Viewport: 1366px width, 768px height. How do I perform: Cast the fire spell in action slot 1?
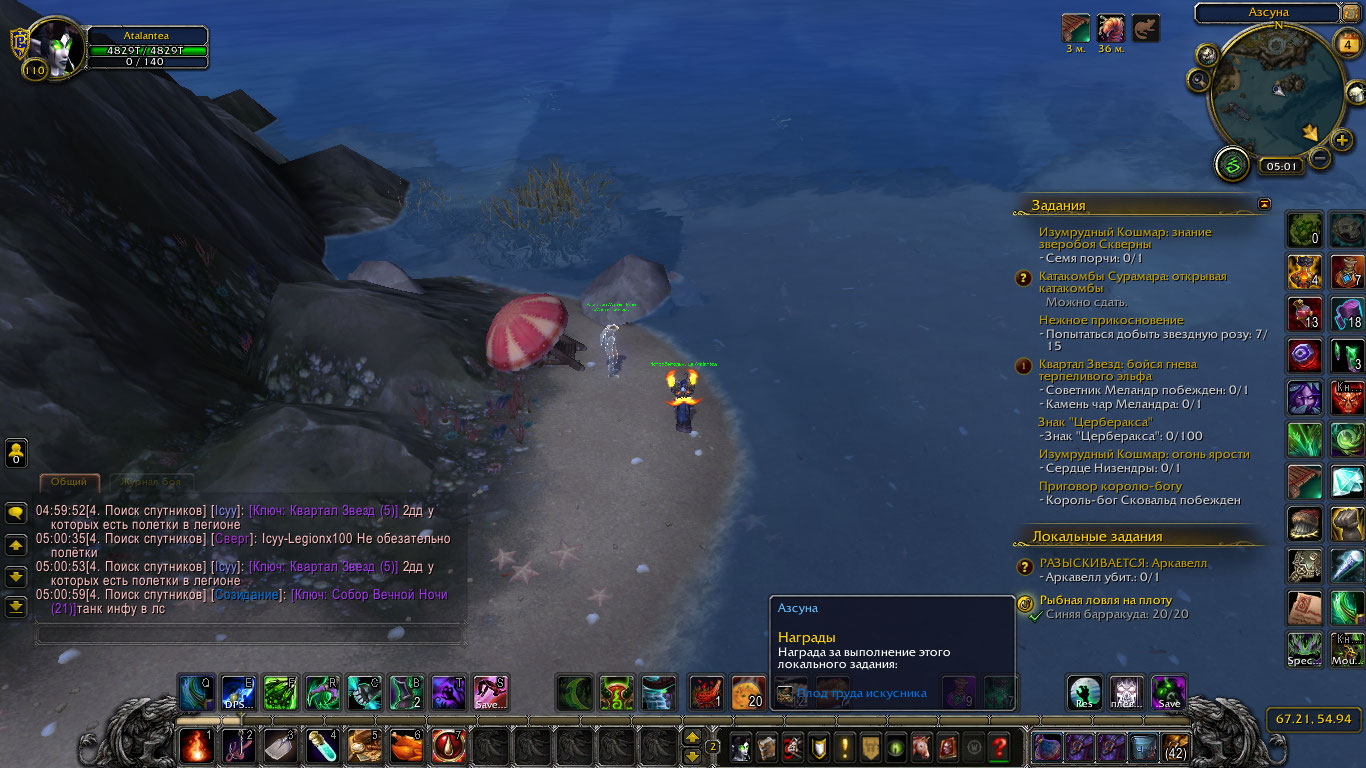coord(196,745)
